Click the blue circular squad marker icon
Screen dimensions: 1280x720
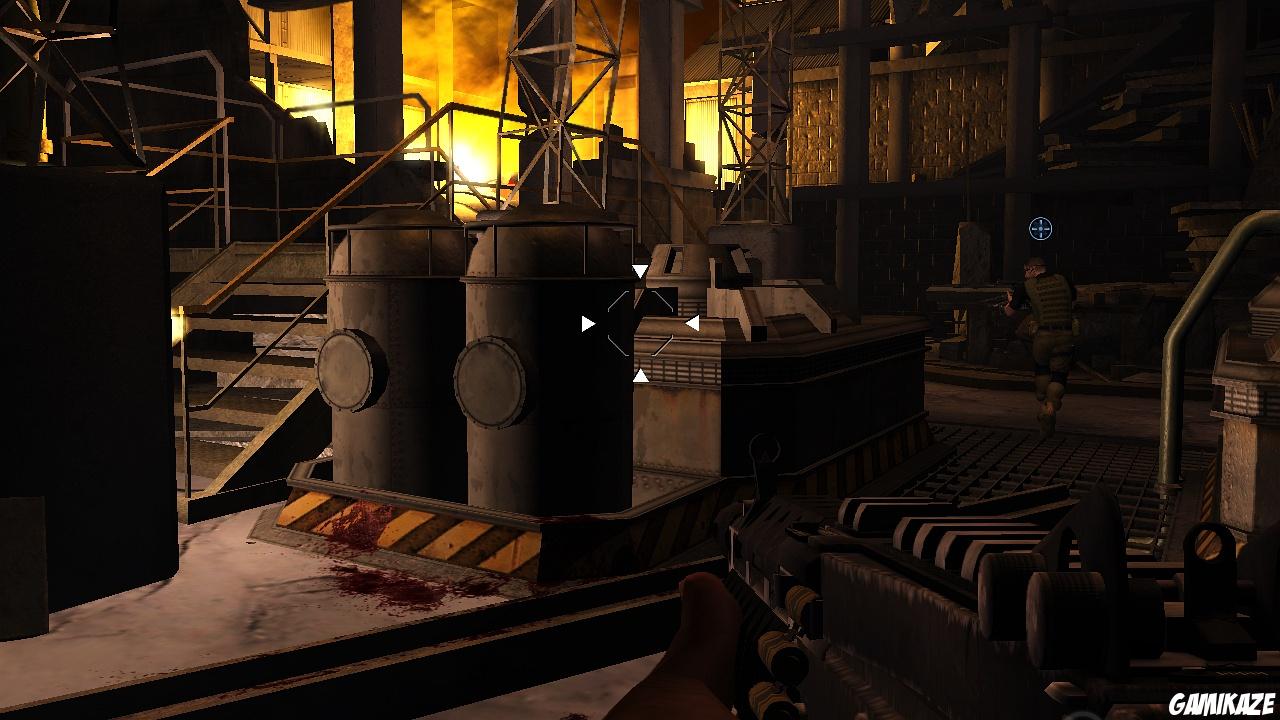point(1040,229)
